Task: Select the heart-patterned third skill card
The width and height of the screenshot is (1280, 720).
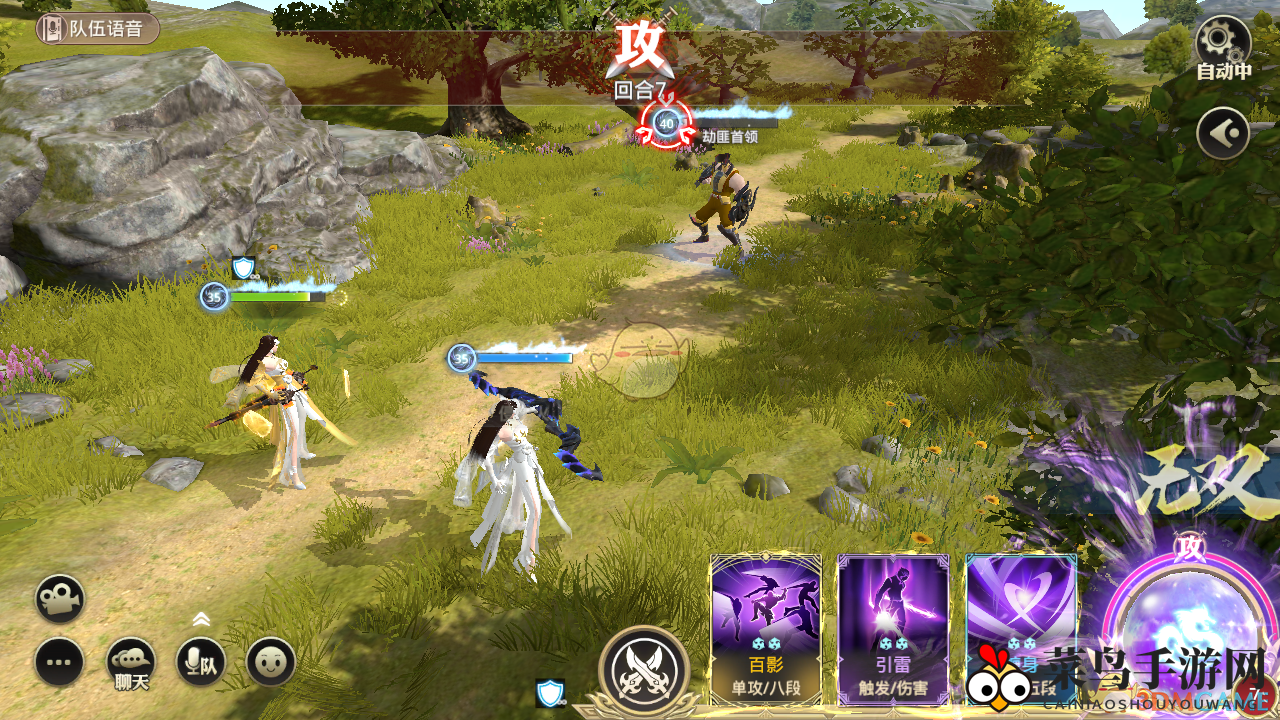Action: tap(1020, 610)
